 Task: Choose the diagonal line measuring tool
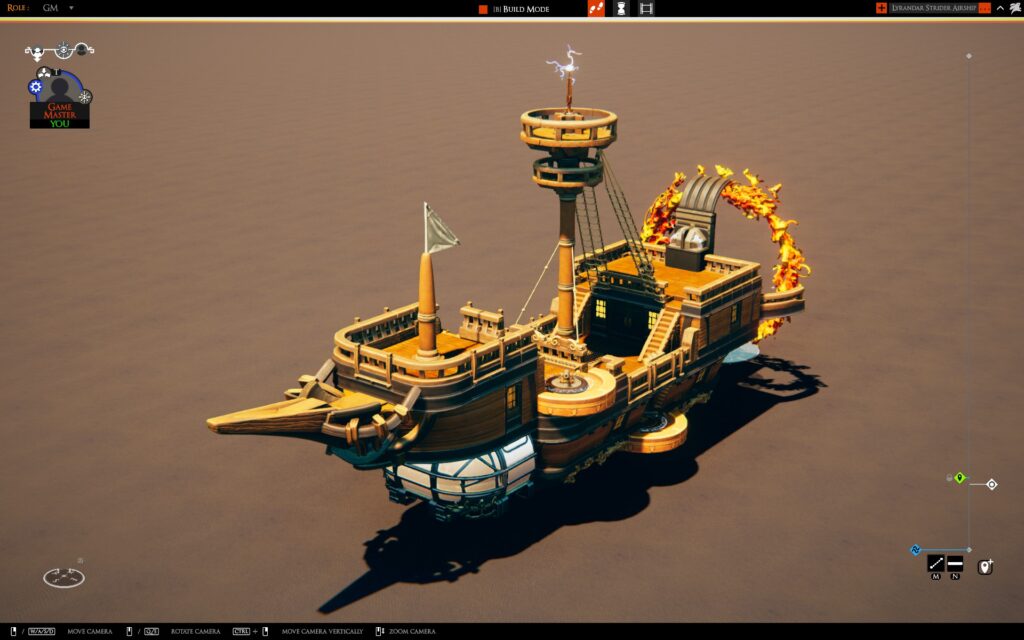(x=936, y=564)
